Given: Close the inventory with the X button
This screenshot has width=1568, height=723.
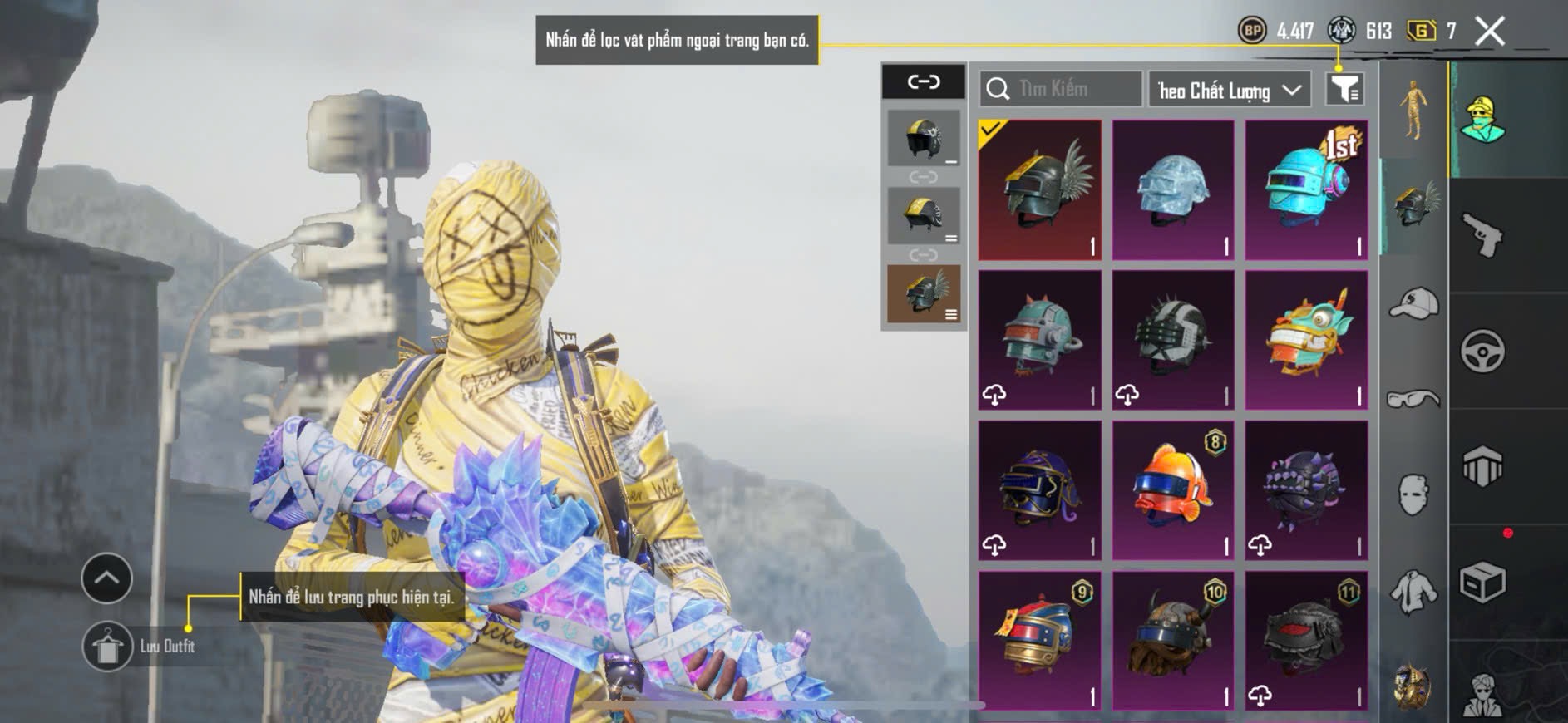Looking at the screenshot, I should point(1489,32).
